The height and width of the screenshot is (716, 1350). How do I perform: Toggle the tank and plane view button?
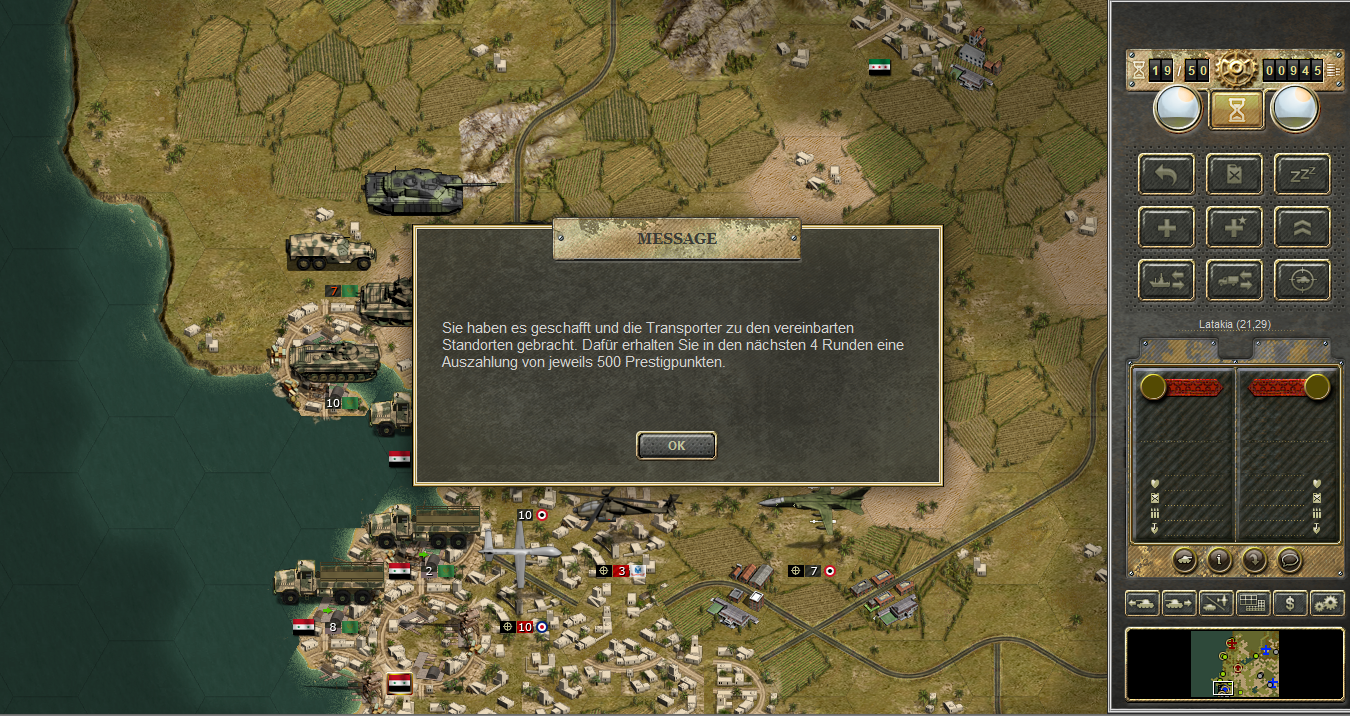point(1216,603)
